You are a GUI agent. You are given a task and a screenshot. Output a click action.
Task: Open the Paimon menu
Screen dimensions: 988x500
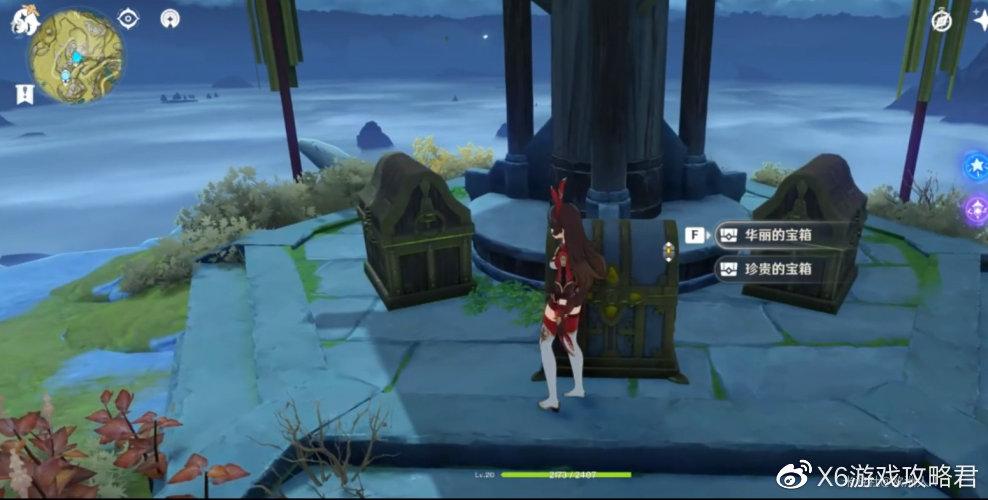pos(25,21)
